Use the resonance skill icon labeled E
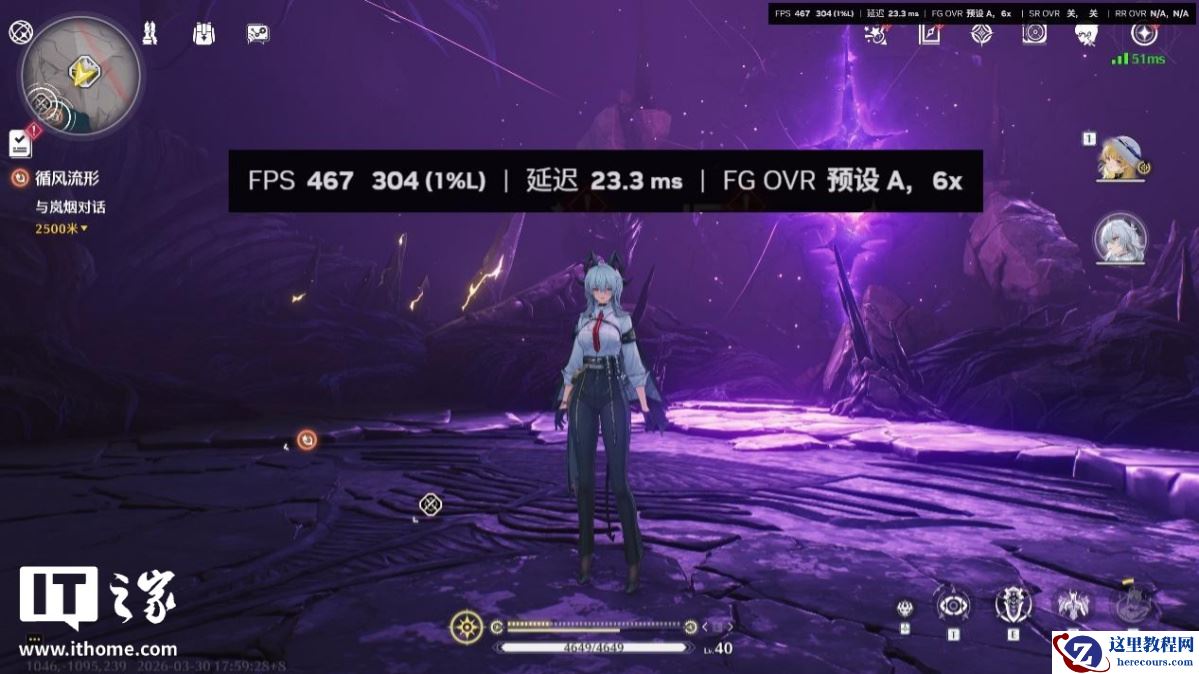This screenshot has height=674, width=1199. tap(1013, 604)
